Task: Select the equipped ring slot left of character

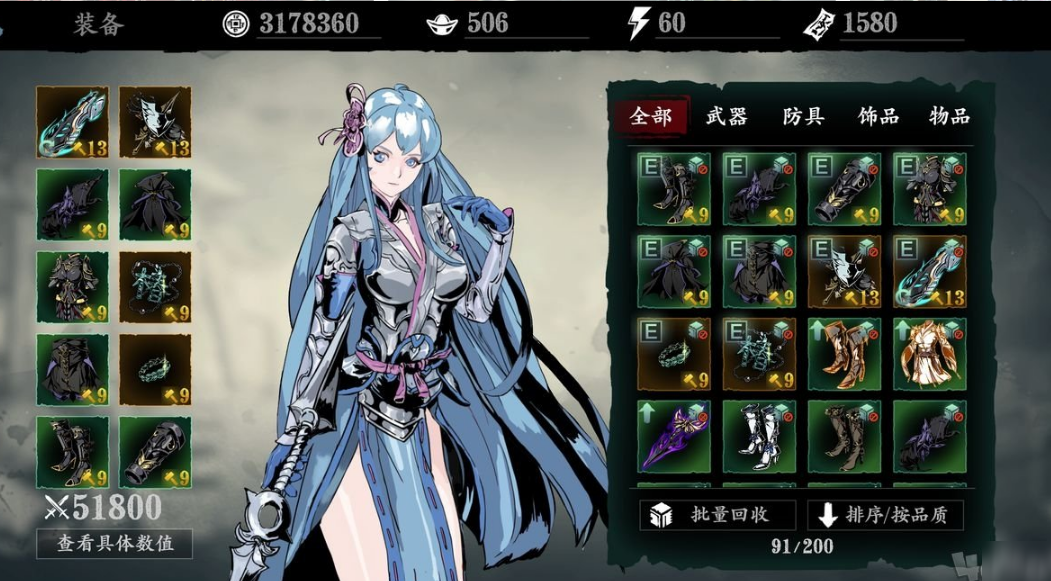Action: click(155, 369)
